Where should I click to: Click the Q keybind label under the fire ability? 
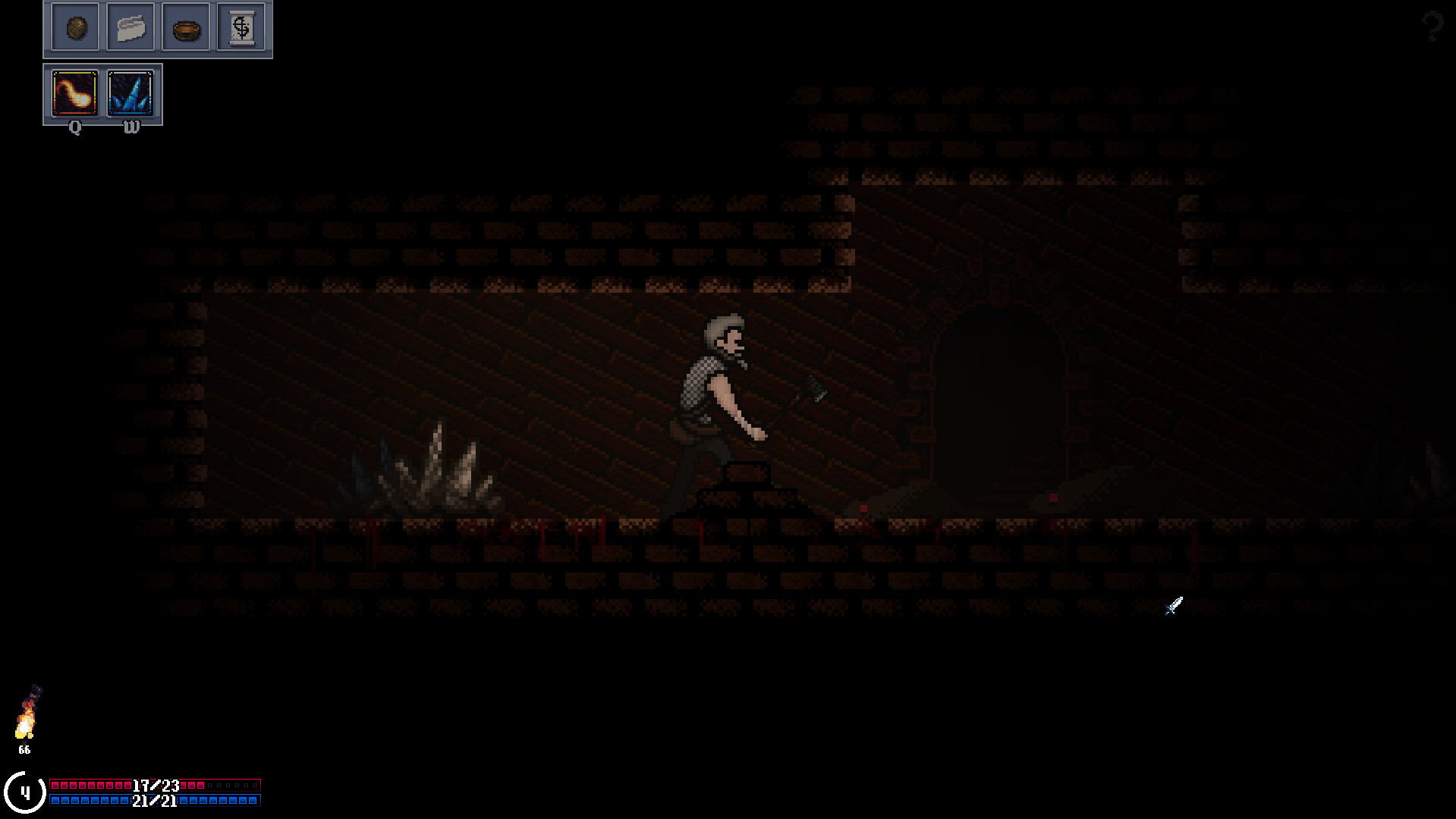pyautogui.click(x=74, y=127)
